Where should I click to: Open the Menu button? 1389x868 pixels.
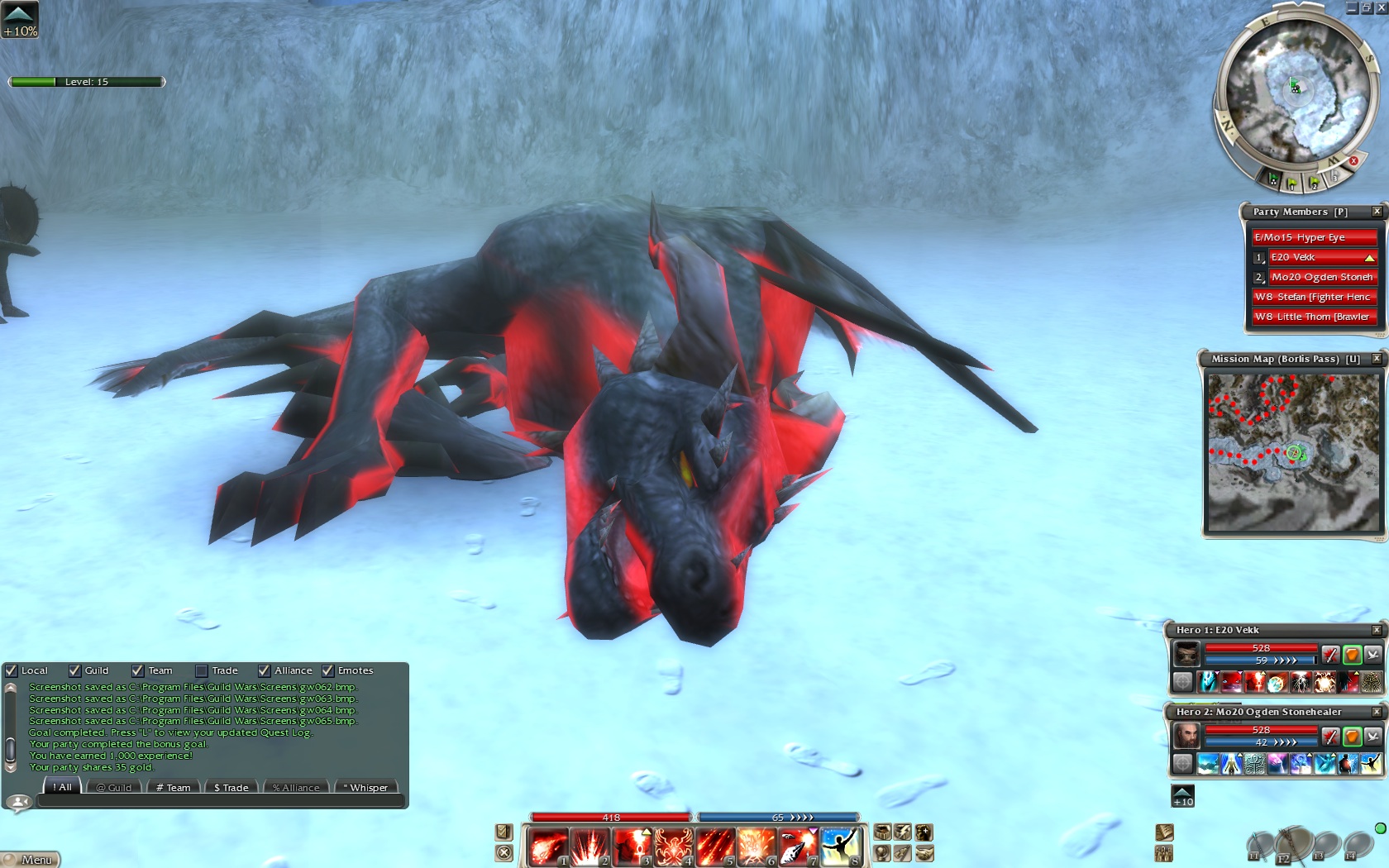[31, 860]
